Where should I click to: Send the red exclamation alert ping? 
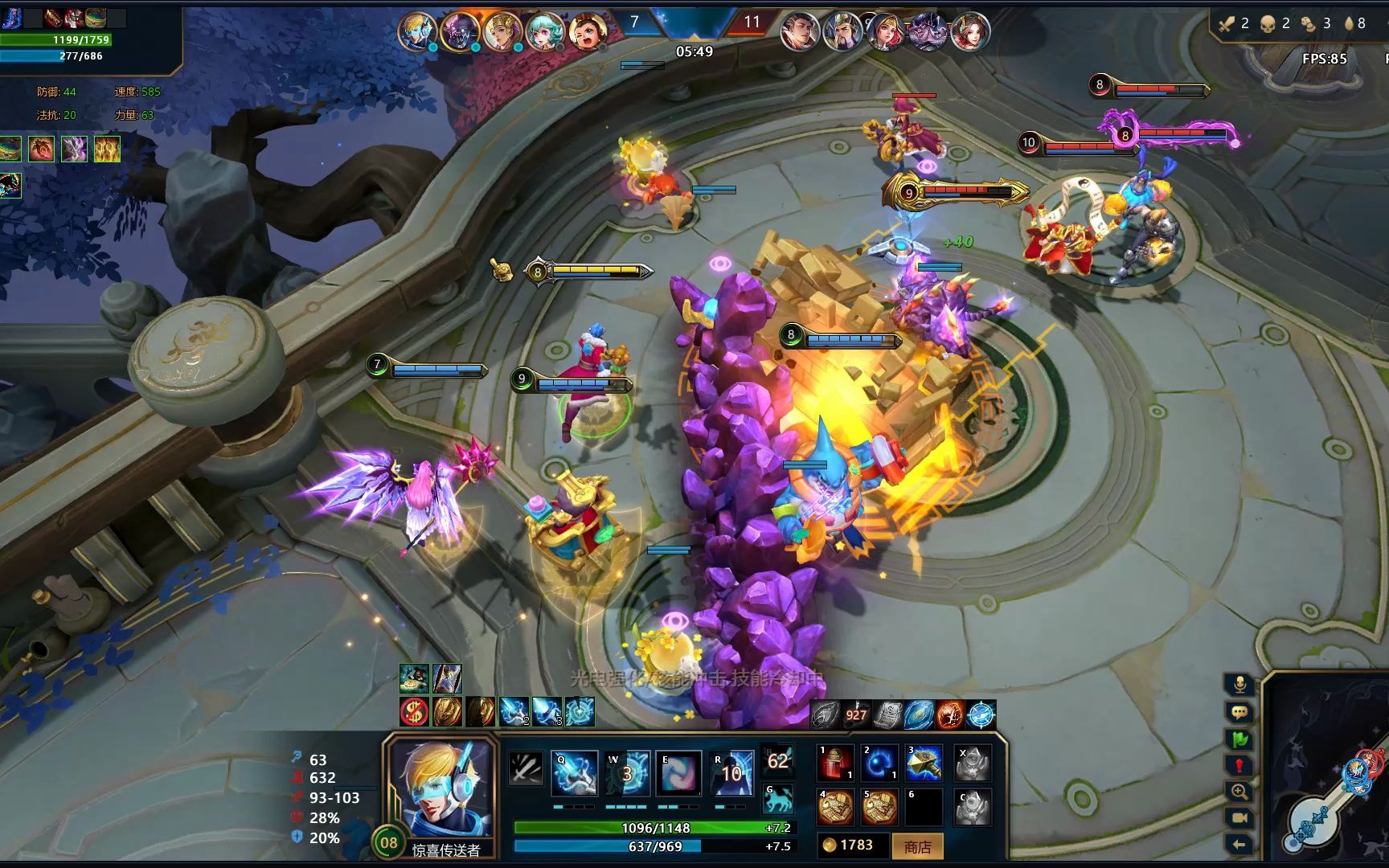click(x=1239, y=765)
